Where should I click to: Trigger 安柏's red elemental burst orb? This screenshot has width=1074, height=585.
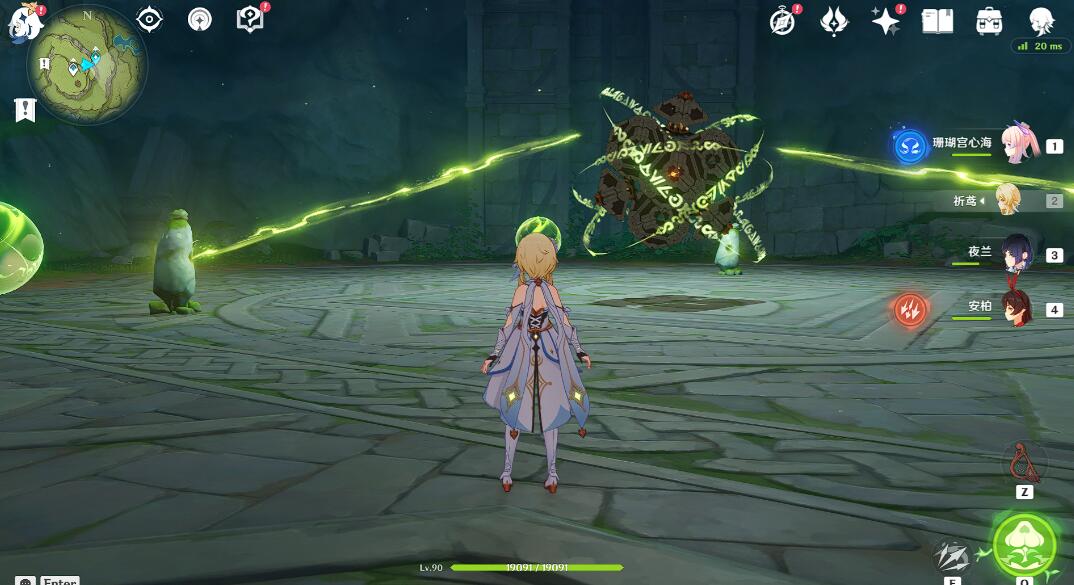pos(910,309)
